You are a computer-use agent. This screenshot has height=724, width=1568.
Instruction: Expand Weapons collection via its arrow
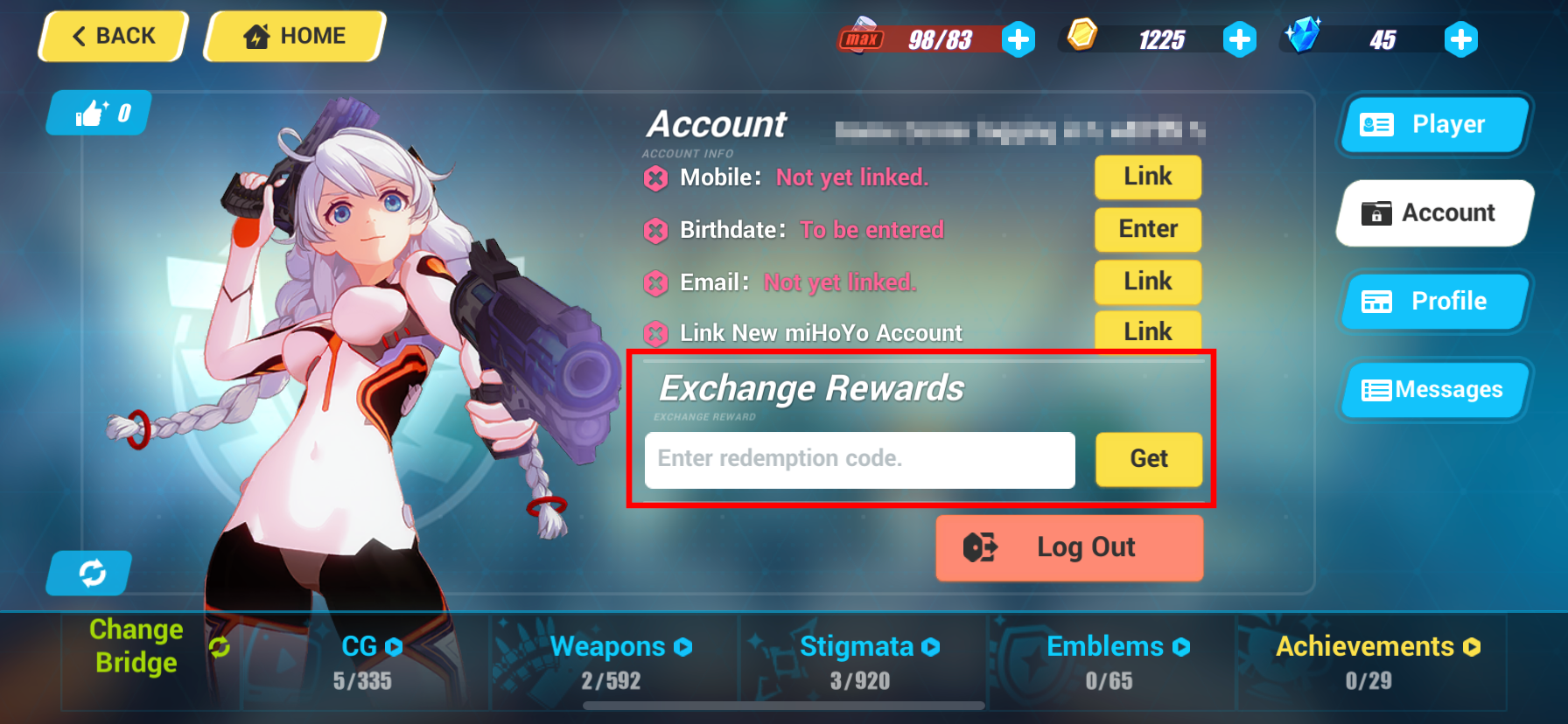click(x=682, y=647)
